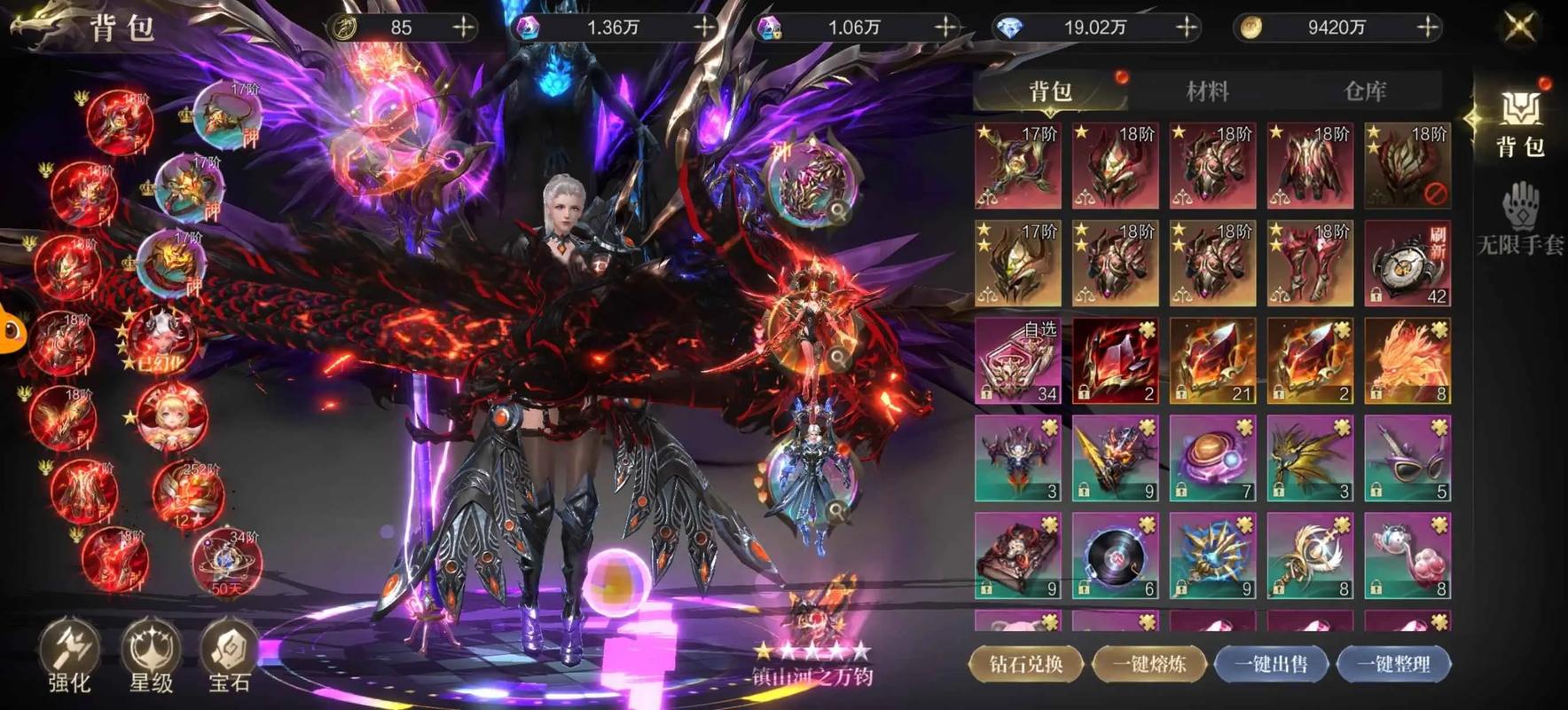Image resolution: width=1568 pixels, height=710 pixels.
Task: Choose the 一键出售 sell button
Action: tap(1271, 664)
